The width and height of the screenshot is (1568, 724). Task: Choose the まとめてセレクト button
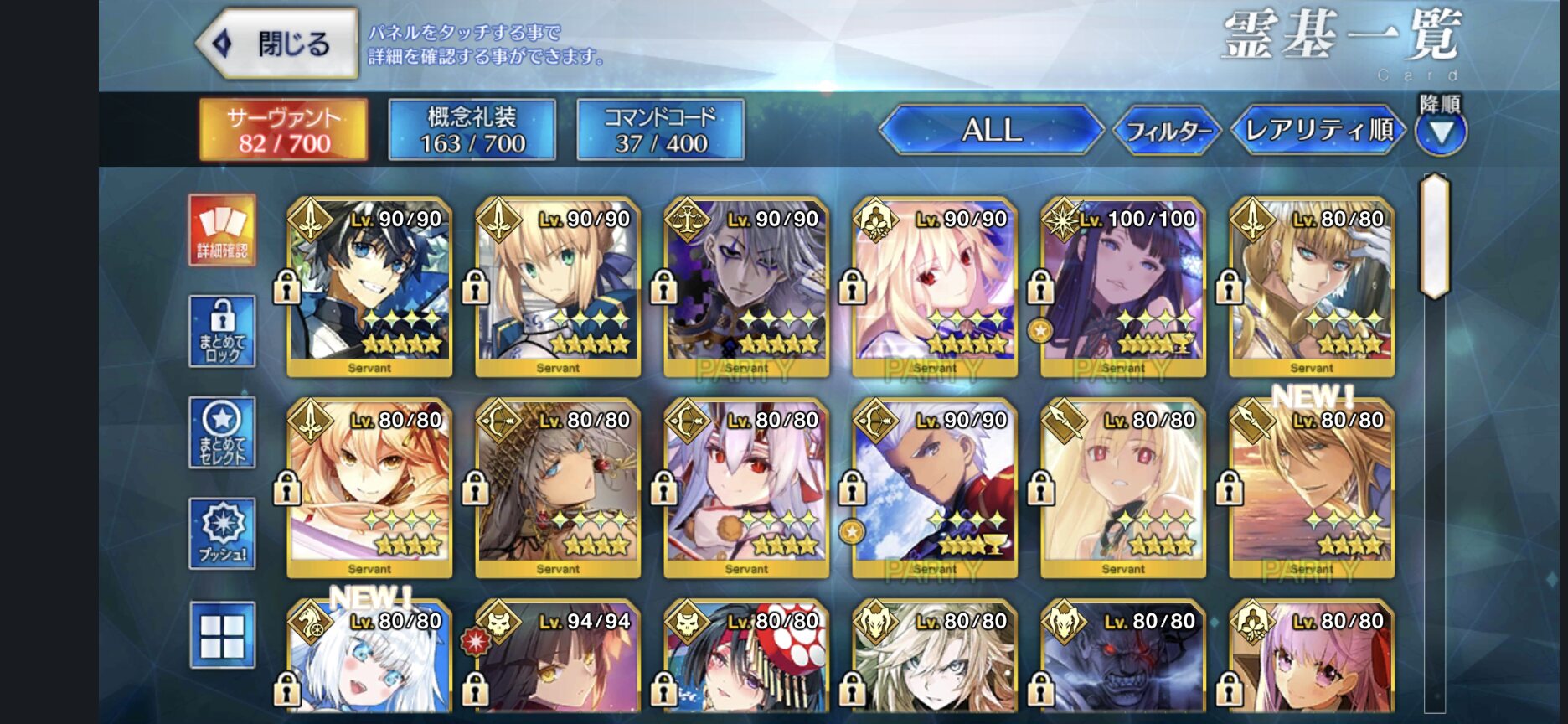[x=223, y=432]
